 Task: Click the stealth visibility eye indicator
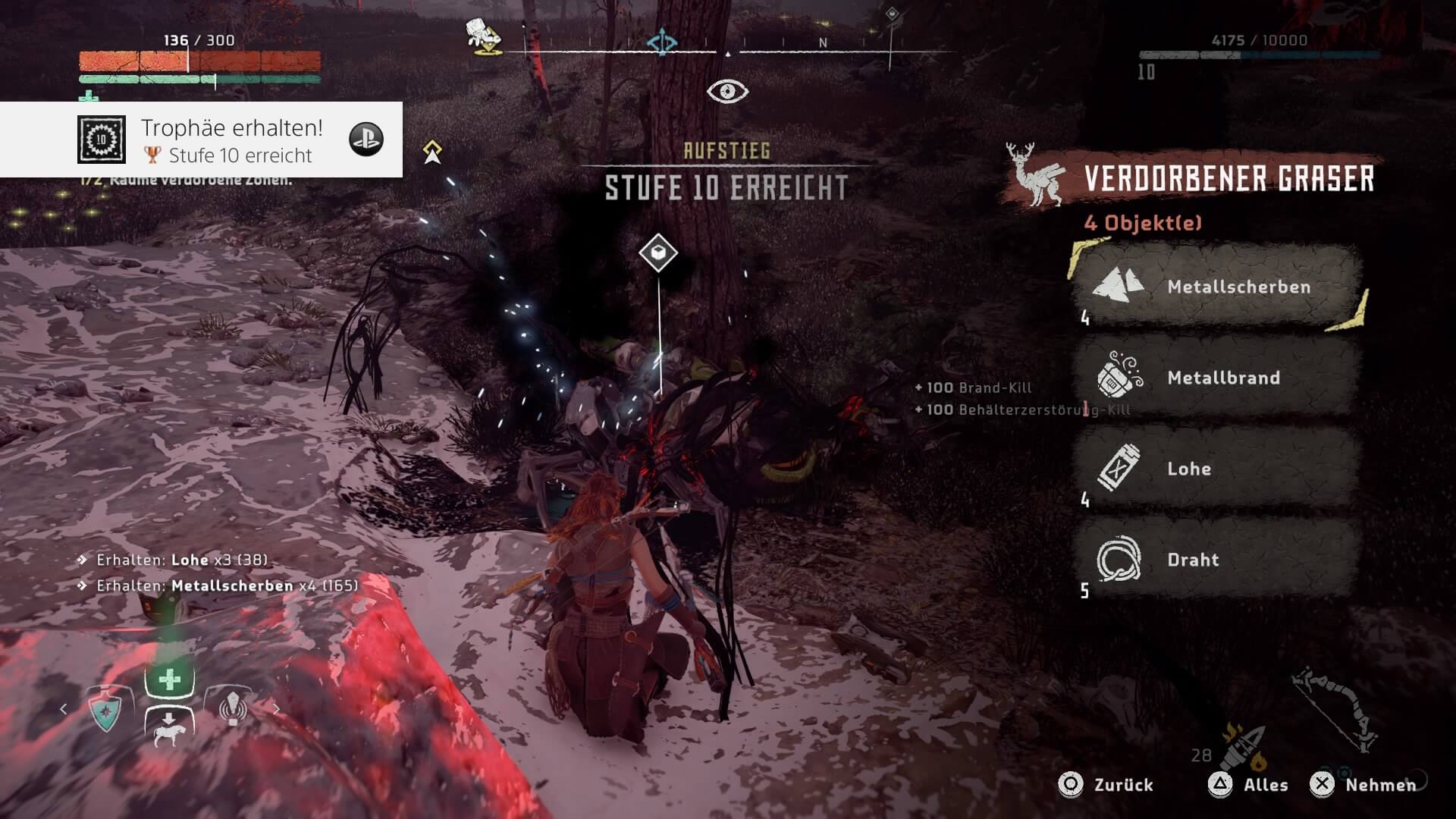pos(727,92)
